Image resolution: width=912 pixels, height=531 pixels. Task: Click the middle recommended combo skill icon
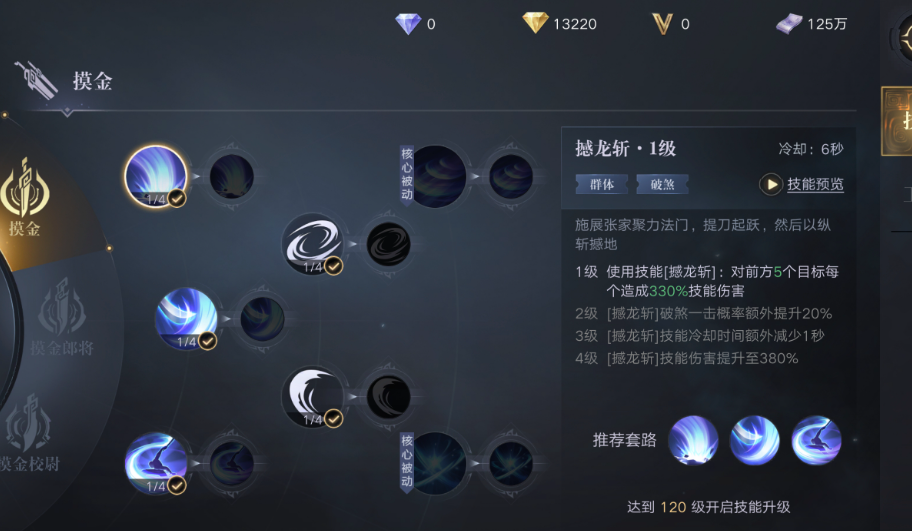tap(754, 440)
